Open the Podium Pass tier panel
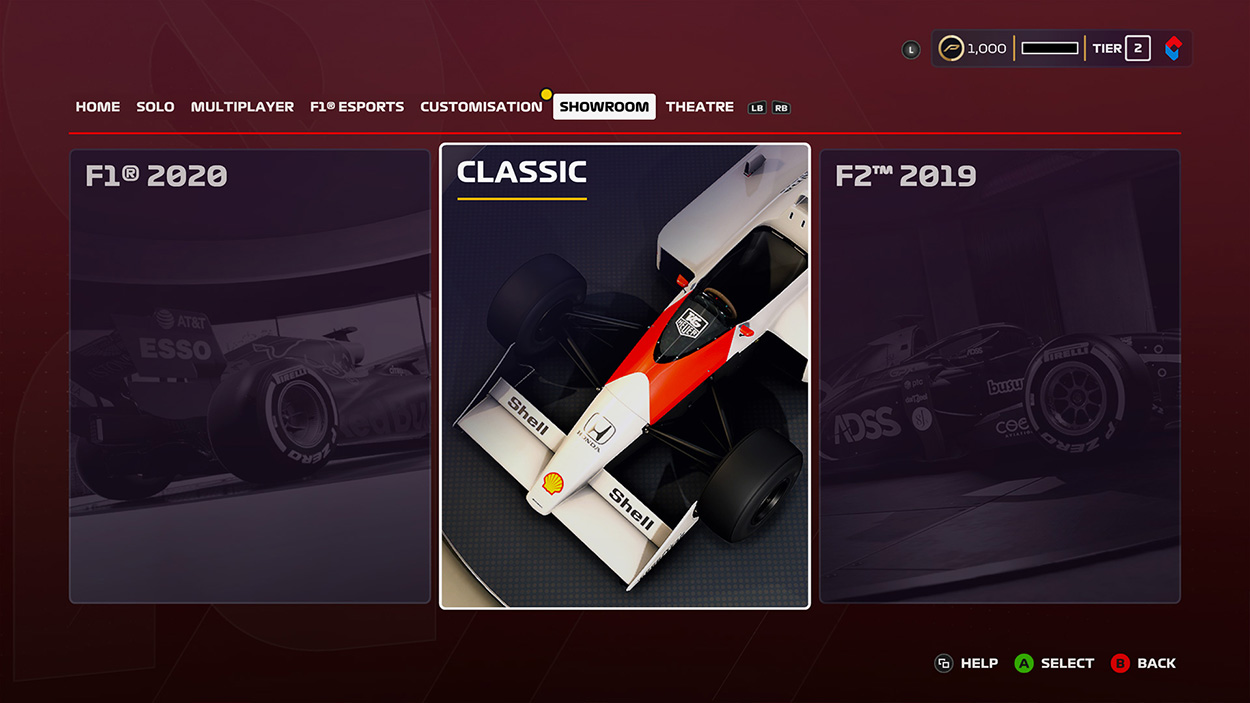The width and height of the screenshot is (1250, 703). click(1061, 49)
